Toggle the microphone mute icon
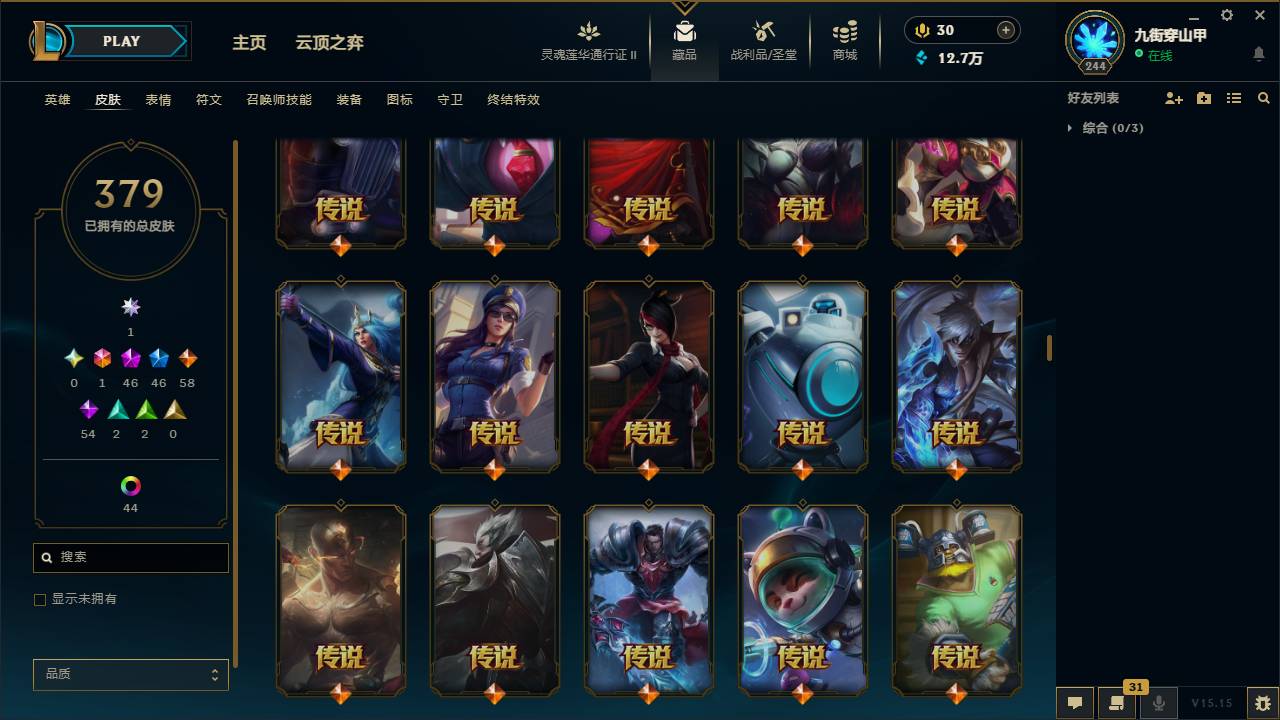Image resolution: width=1280 pixels, height=720 pixels. (1159, 703)
